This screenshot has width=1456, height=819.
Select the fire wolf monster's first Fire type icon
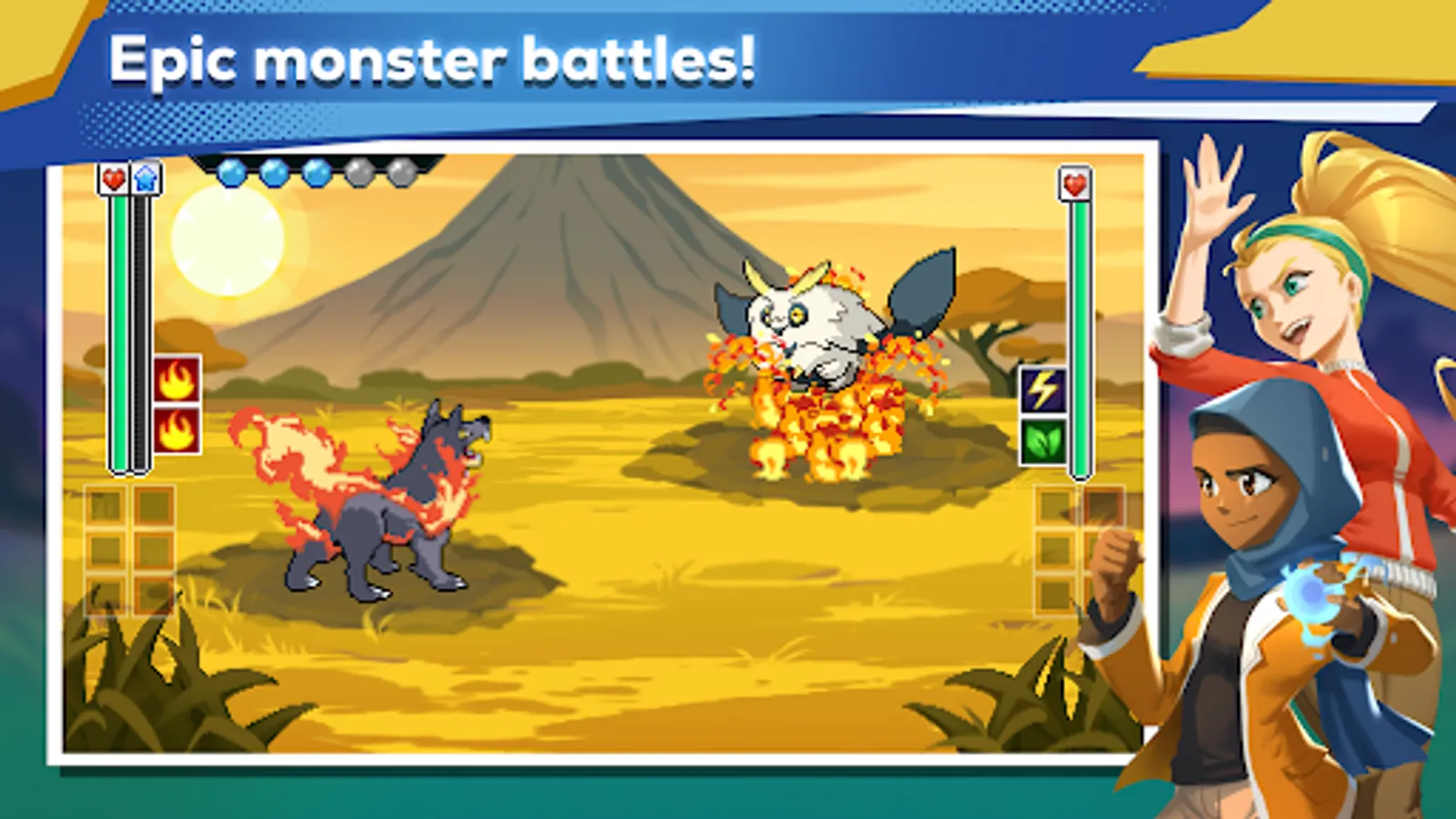pyautogui.click(x=176, y=377)
